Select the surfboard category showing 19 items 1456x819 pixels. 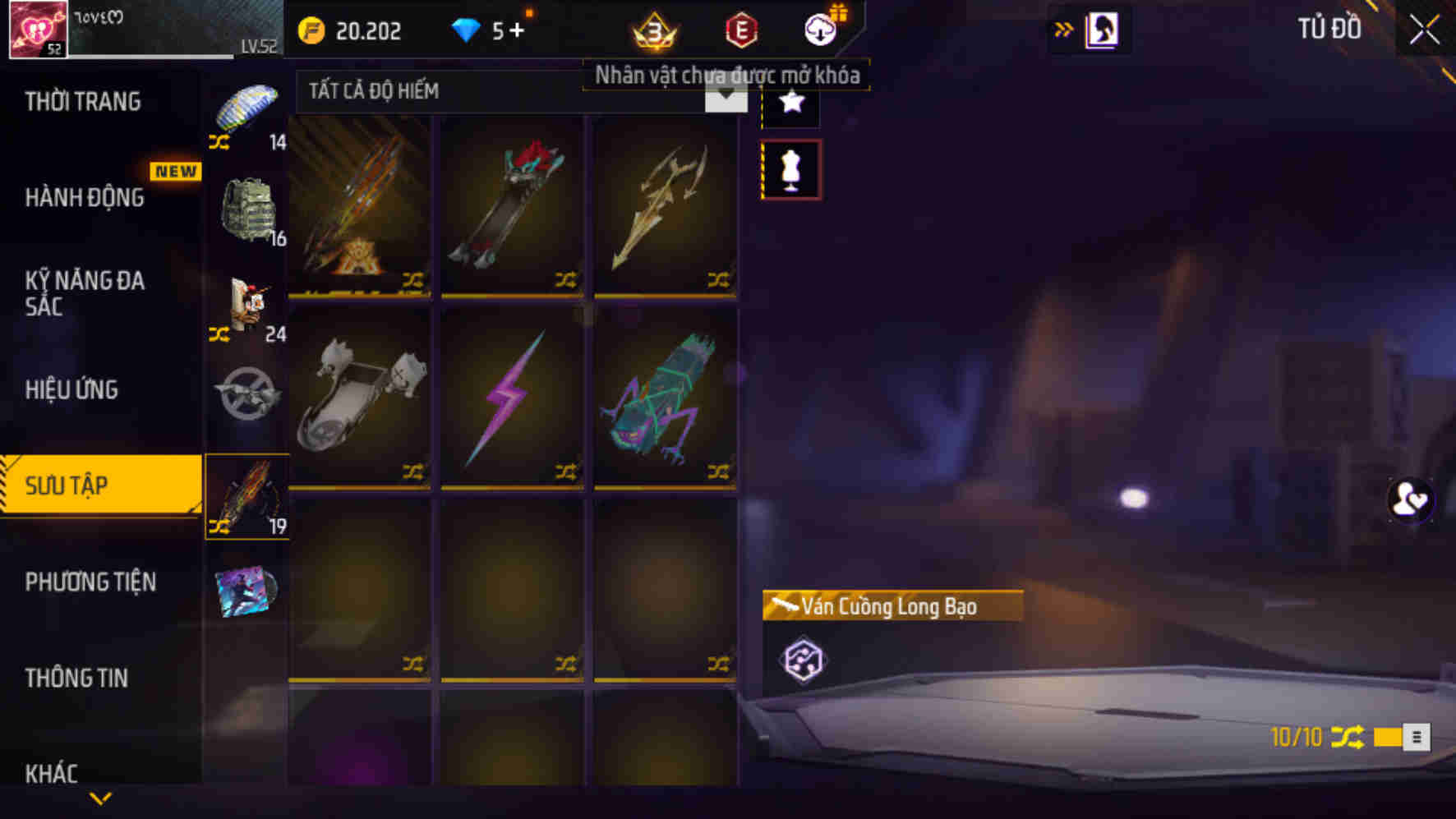tap(247, 493)
